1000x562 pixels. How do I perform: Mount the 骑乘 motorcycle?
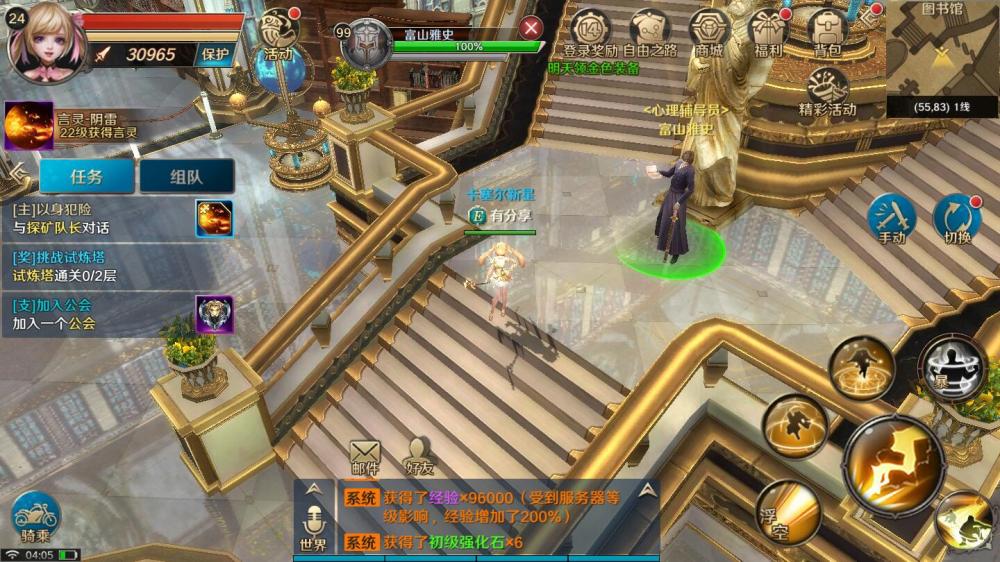(36, 519)
